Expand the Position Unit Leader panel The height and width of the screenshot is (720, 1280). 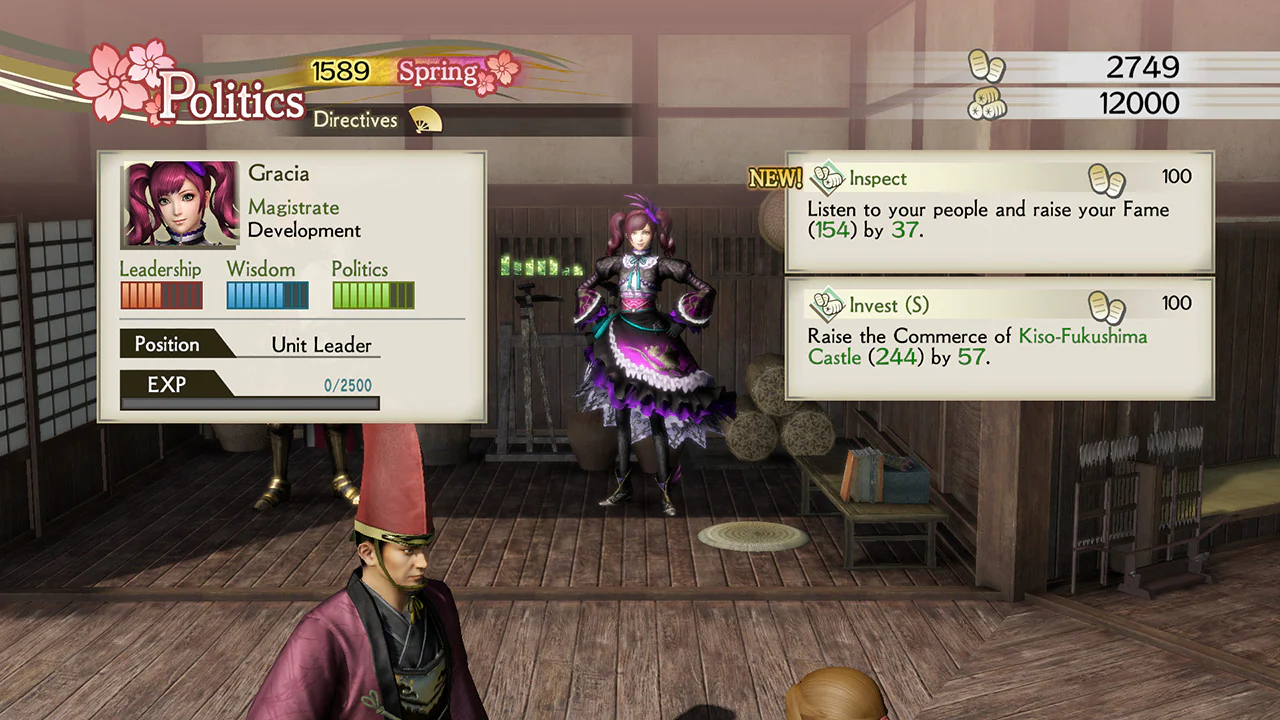tap(249, 344)
